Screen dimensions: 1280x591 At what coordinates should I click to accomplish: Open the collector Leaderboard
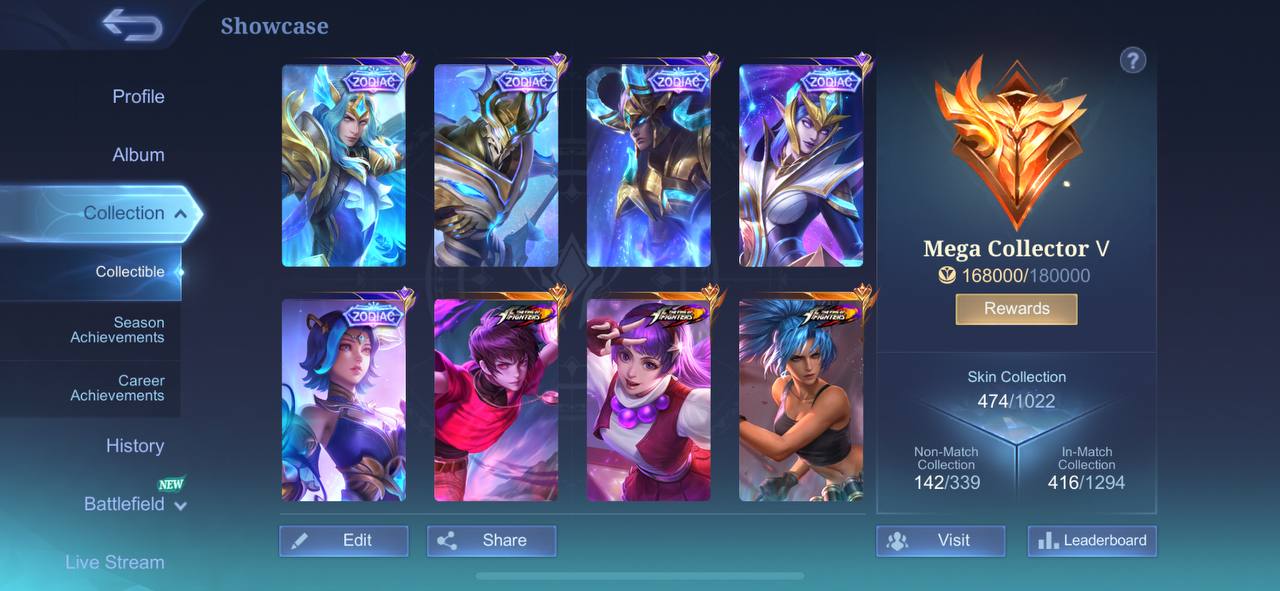coord(1092,541)
